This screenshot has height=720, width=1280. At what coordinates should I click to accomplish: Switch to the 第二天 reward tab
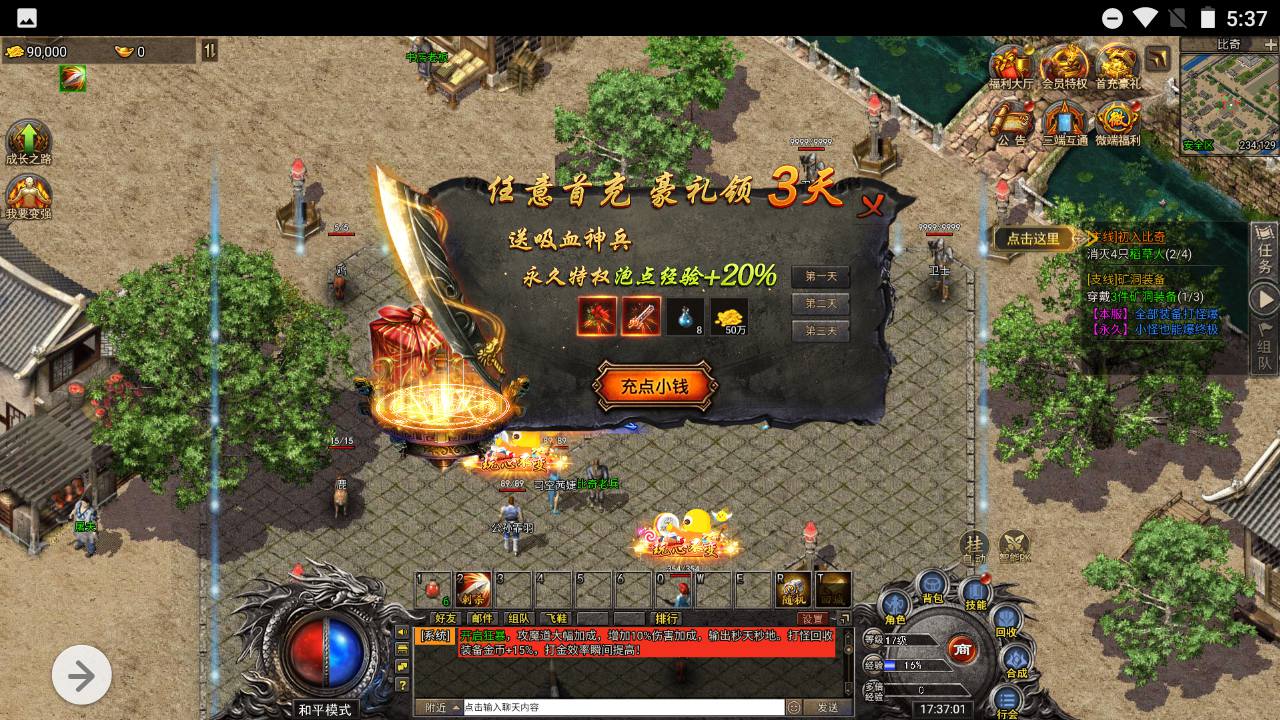pos(820,303)
